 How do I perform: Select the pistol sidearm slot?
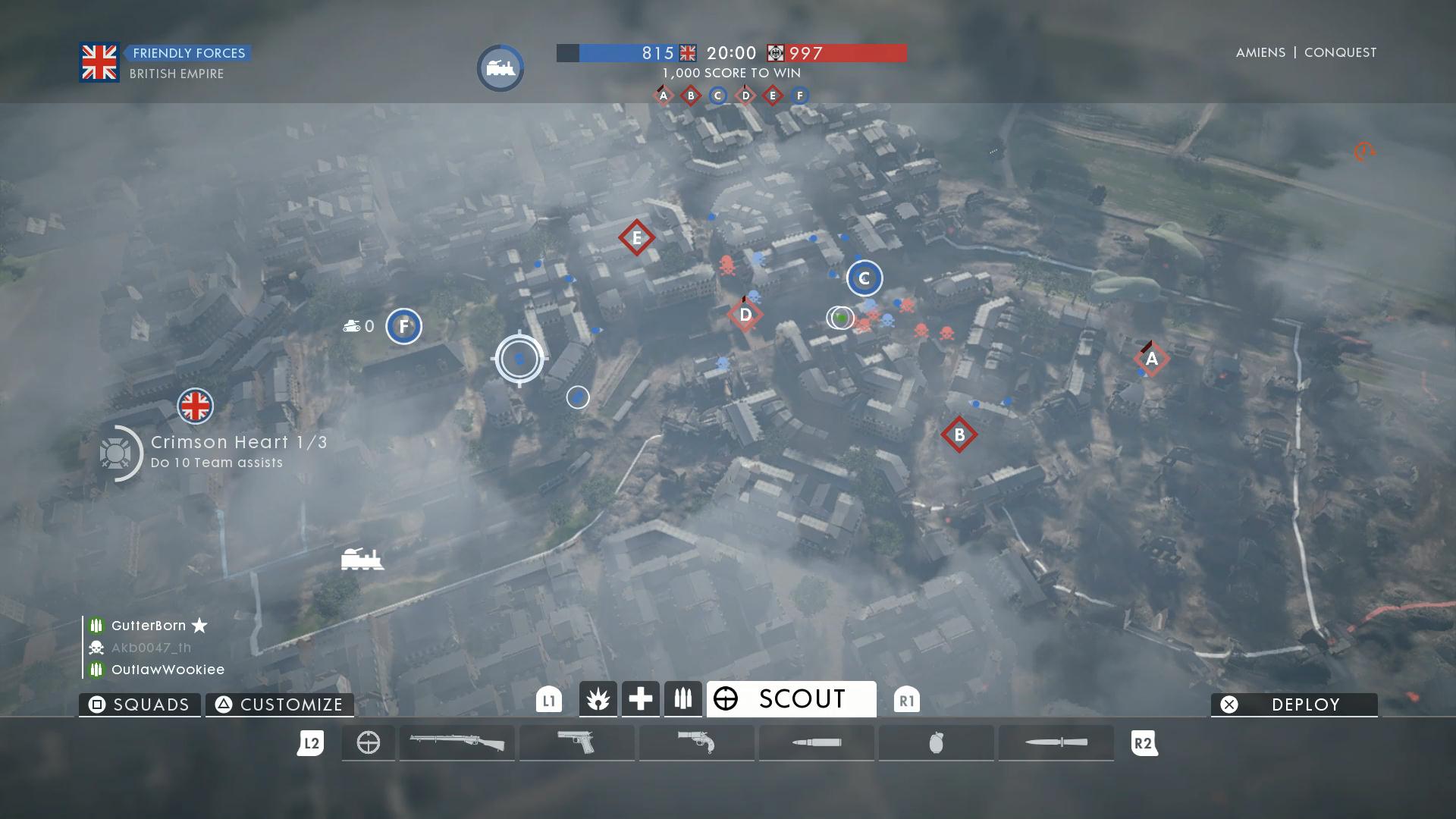pos(576,742)
